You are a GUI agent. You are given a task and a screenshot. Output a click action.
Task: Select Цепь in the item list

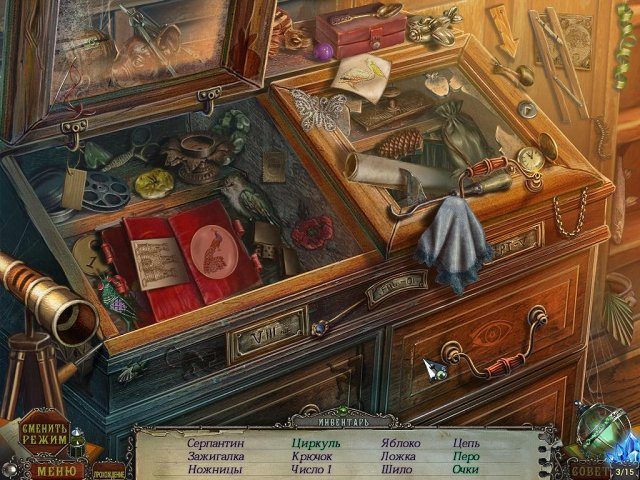tap(465, 441)
